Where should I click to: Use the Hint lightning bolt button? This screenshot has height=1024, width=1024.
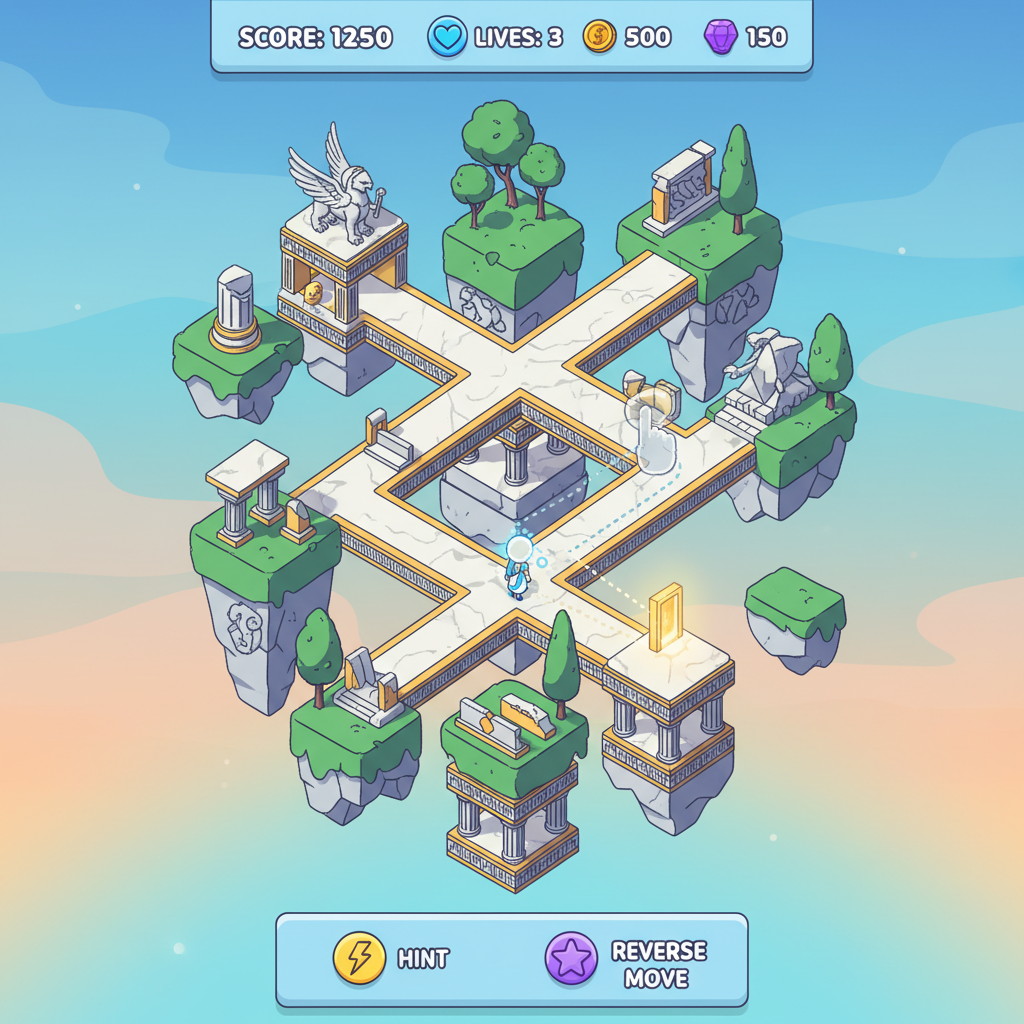pos(359,958)
